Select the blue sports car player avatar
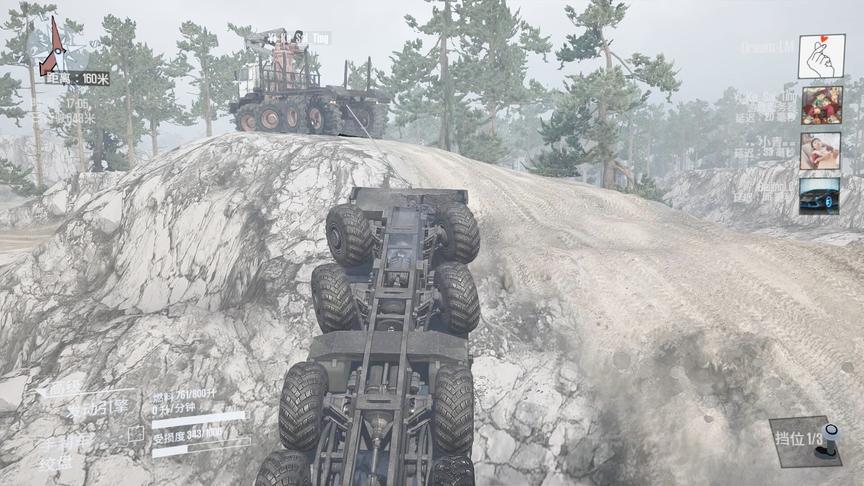 click(819, 196)
